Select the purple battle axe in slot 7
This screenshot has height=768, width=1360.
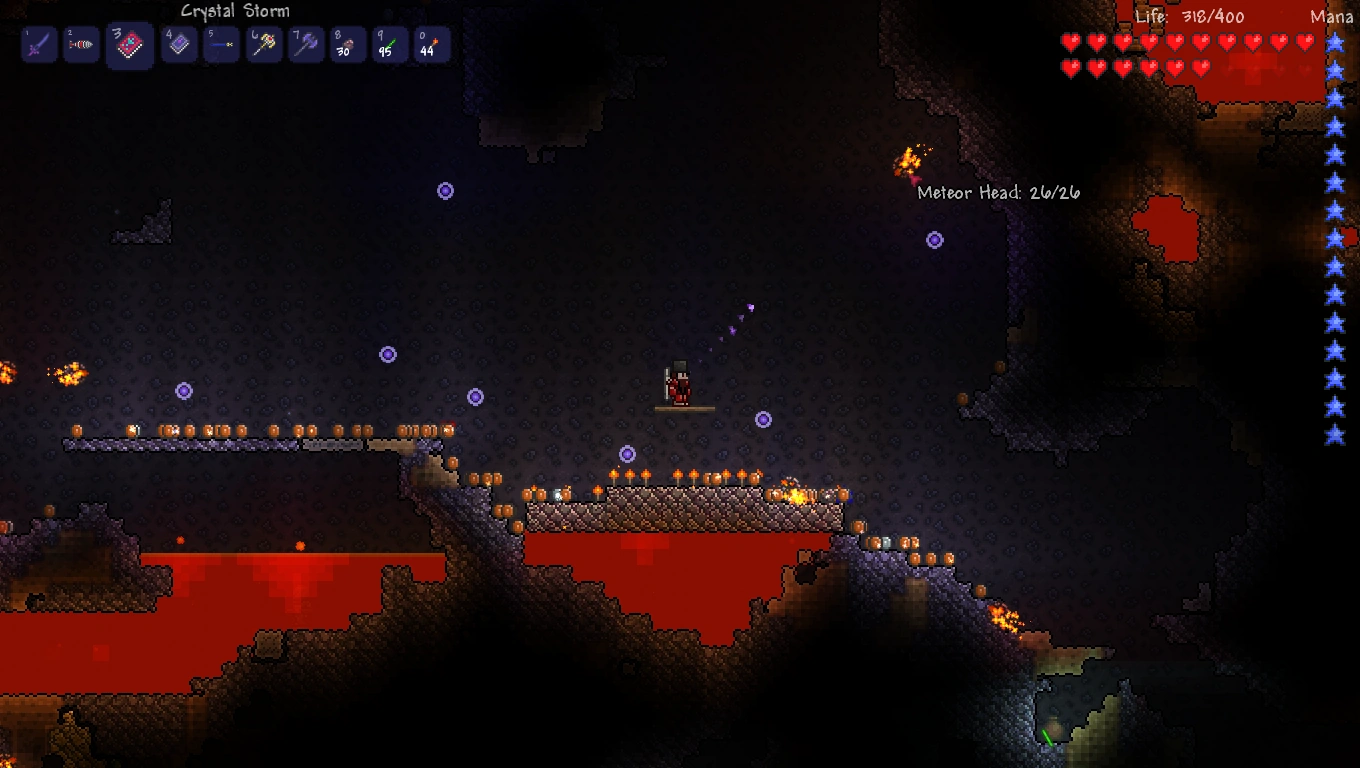click(307, 45)
